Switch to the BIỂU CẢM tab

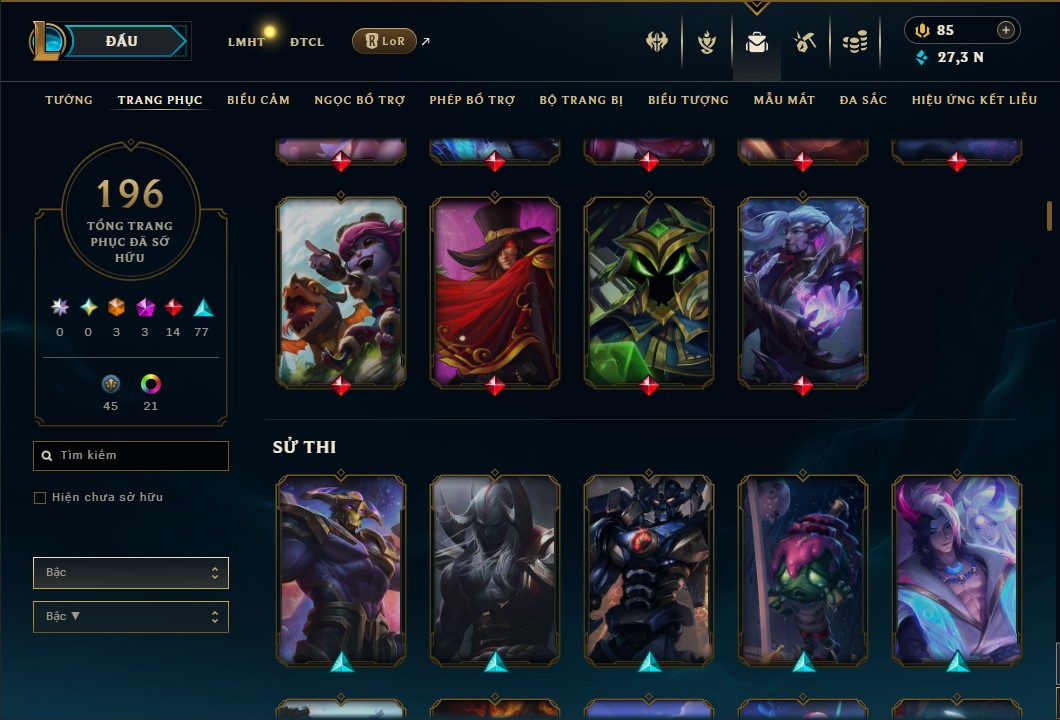[258, 100]
